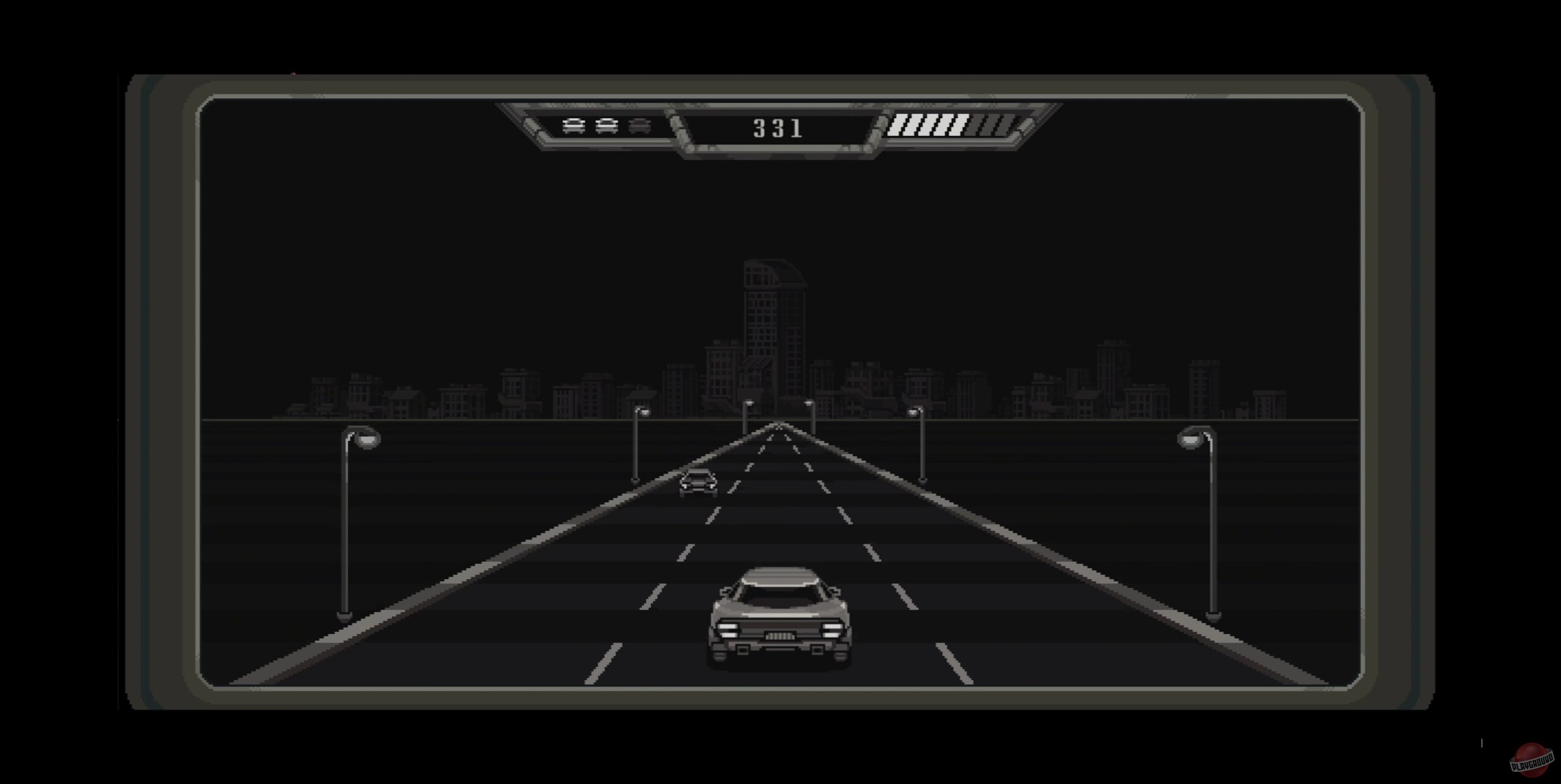Click the distant oncoming car sprite

coord(697,482)
